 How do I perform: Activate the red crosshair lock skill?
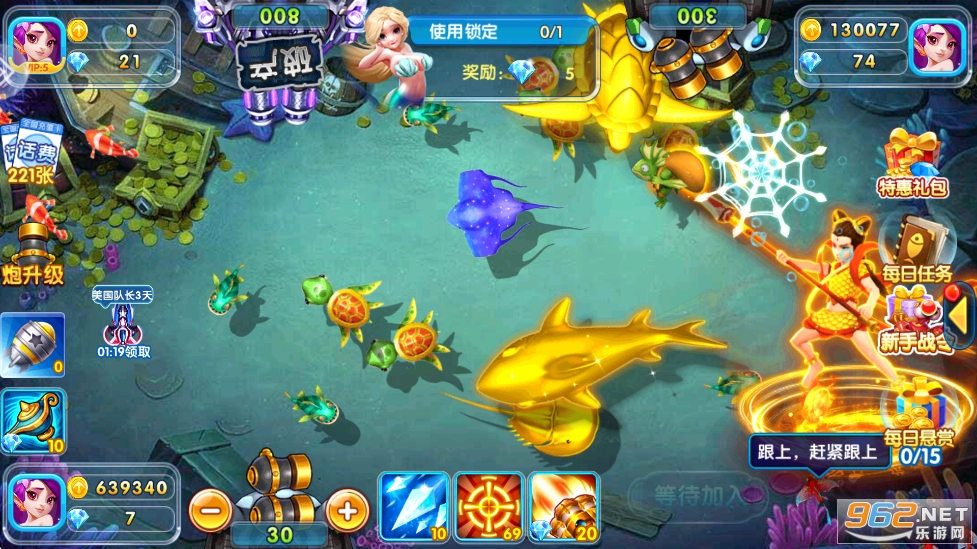click(x=489, y=505)
